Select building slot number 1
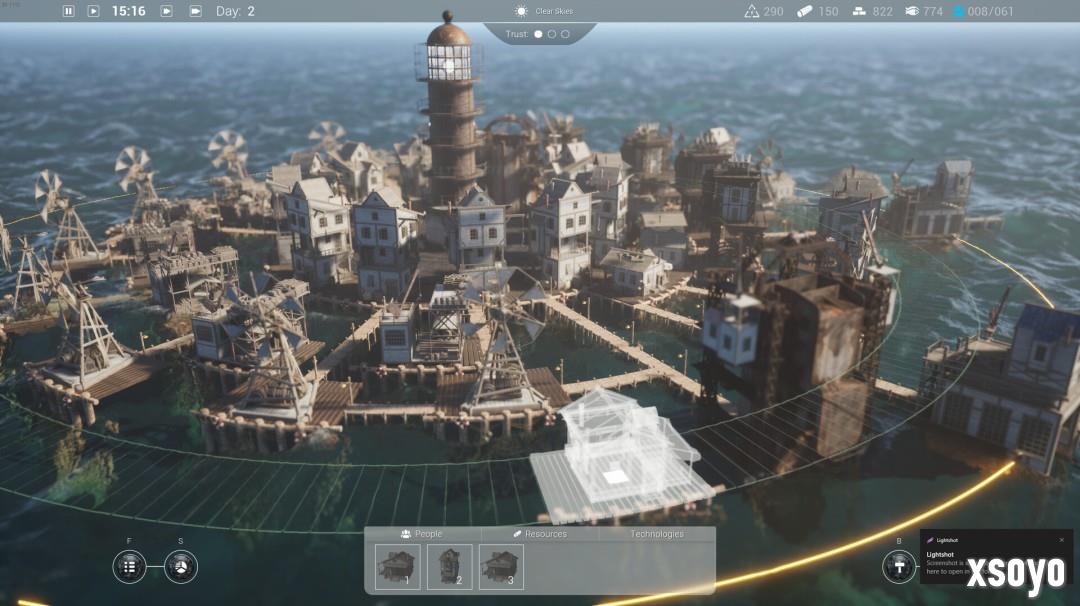The image size is (1080, 606). click(398, 566)
